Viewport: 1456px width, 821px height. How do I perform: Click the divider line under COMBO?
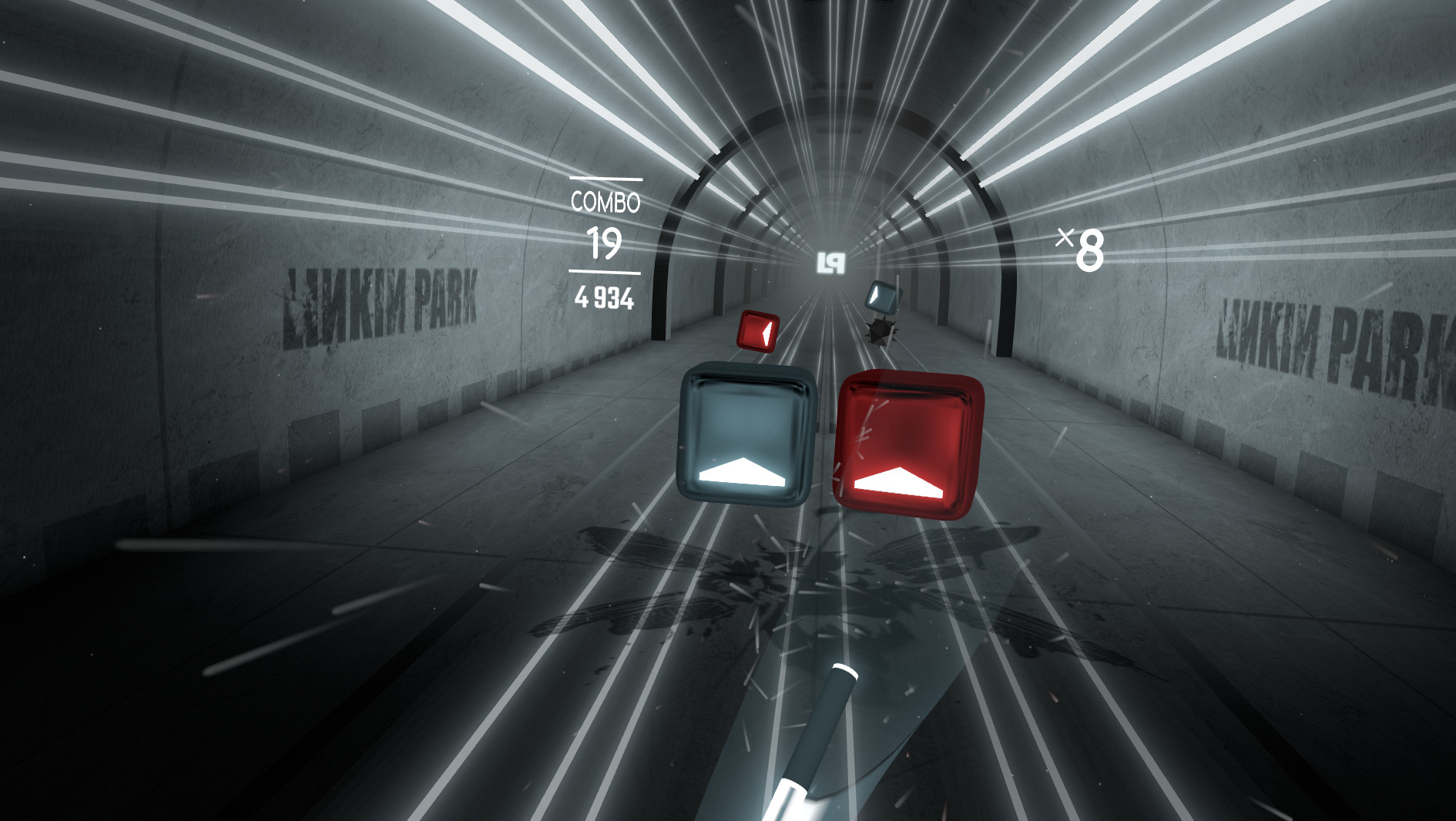[x=606, y=271]
